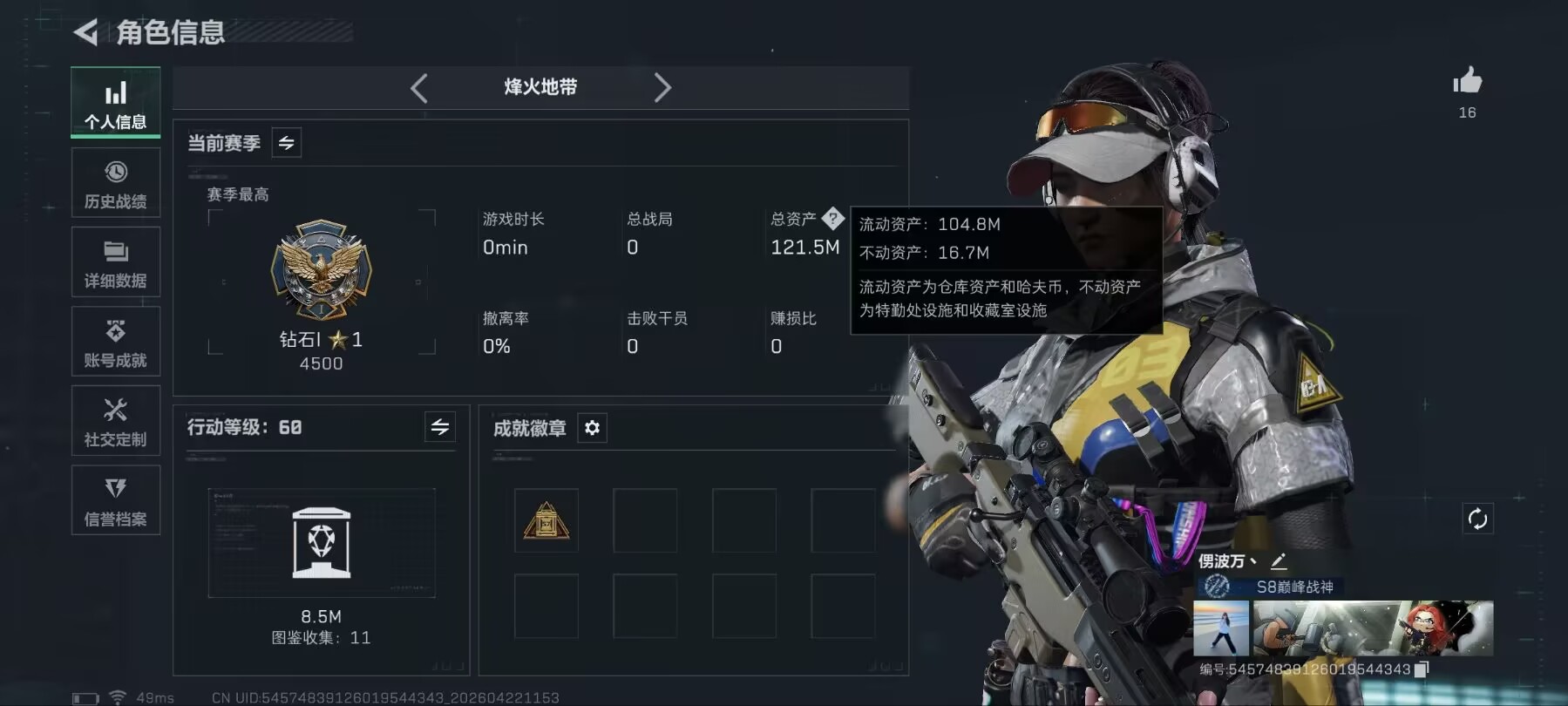Switch to the next game mode arrow
This screenshot has height=706, width=1568.
click(x=662, y=87)
